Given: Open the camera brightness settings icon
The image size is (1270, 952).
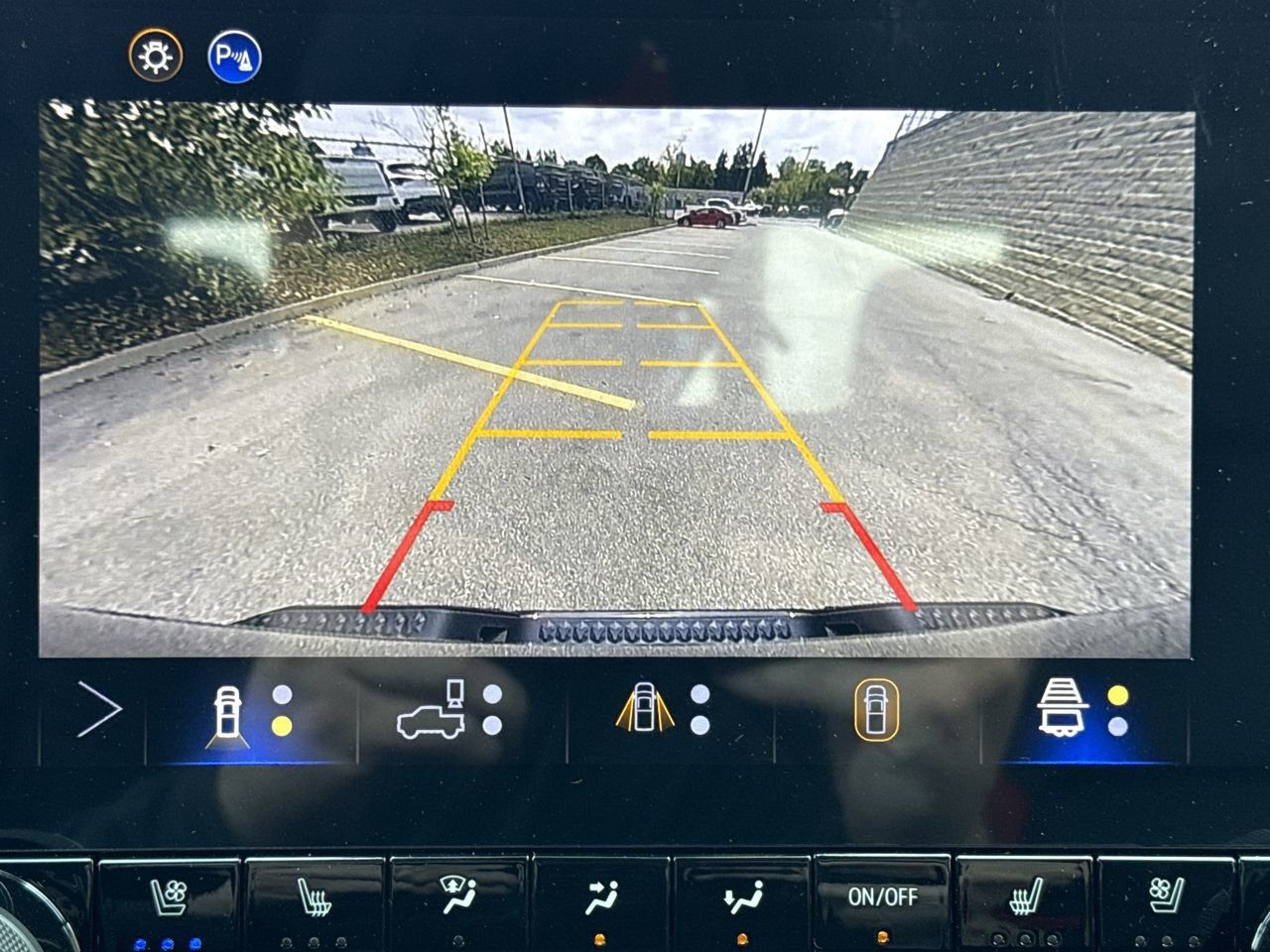Looking at the screenshot, I should (x=156, y=57).
